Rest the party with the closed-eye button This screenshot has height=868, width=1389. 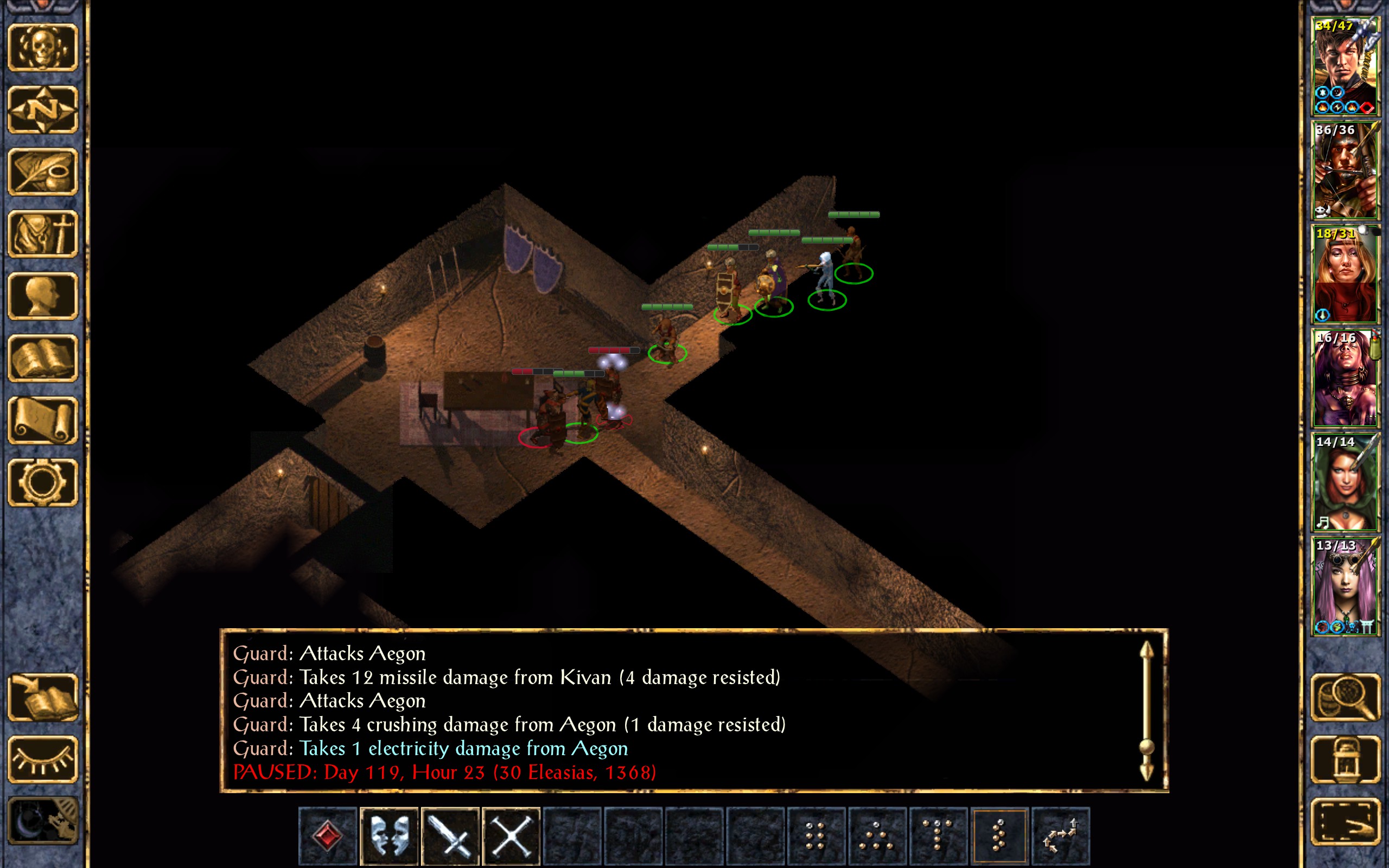pos(43,759)
